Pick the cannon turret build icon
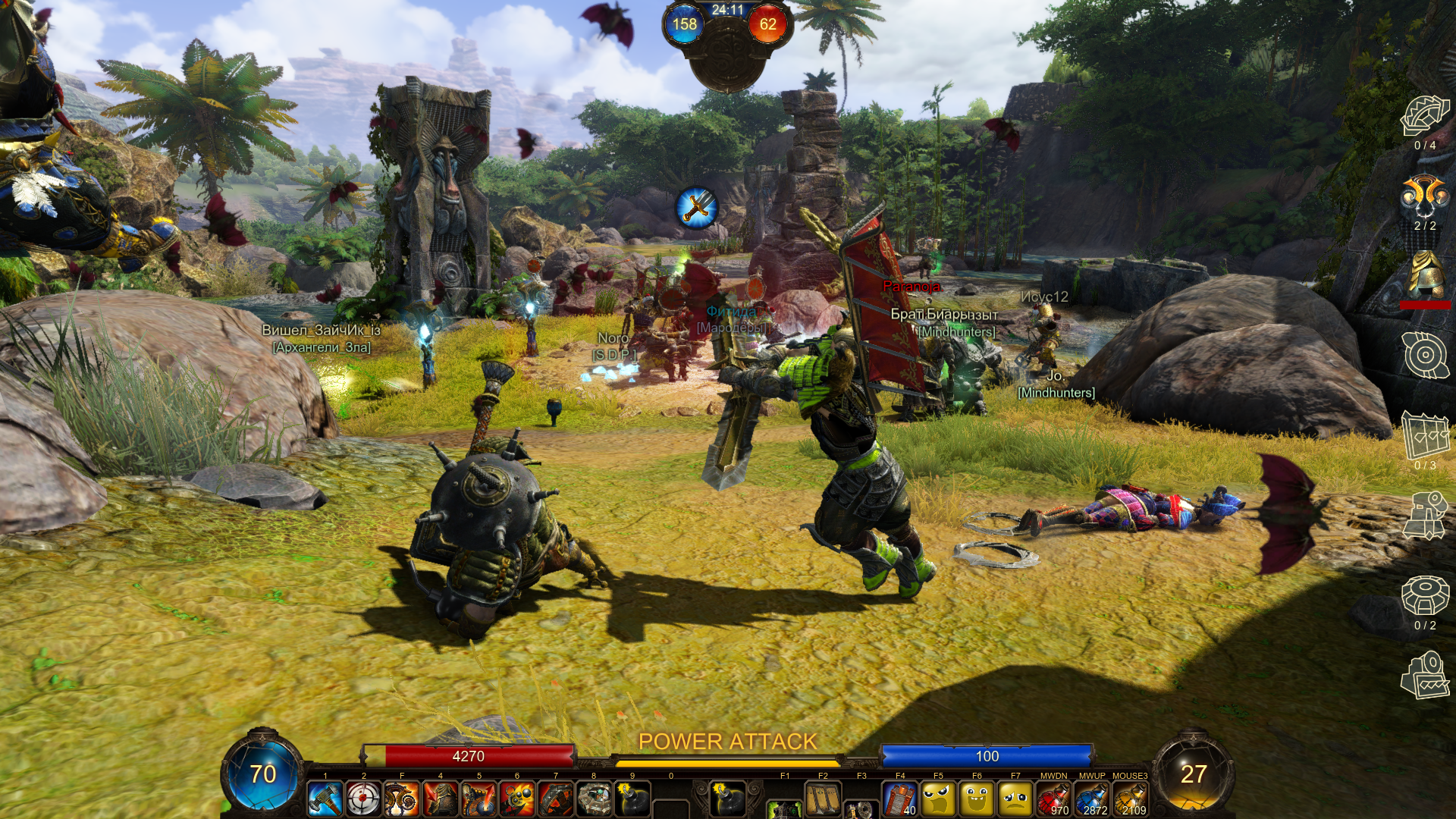The width and height of the screenshot is (1456, 819). point(1425,516)
